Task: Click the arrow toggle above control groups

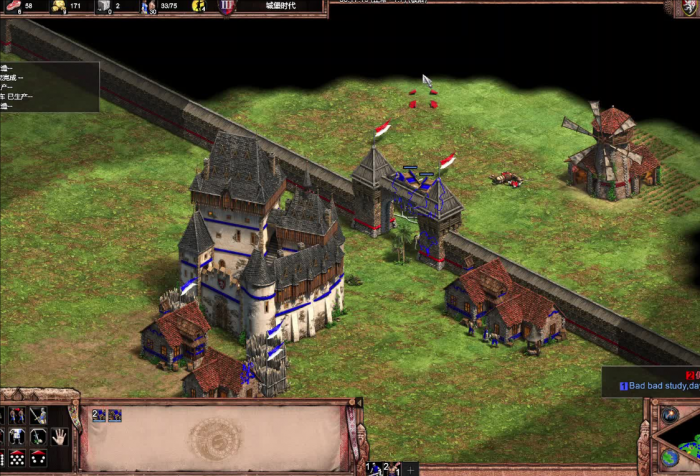Action: point(358,403)
